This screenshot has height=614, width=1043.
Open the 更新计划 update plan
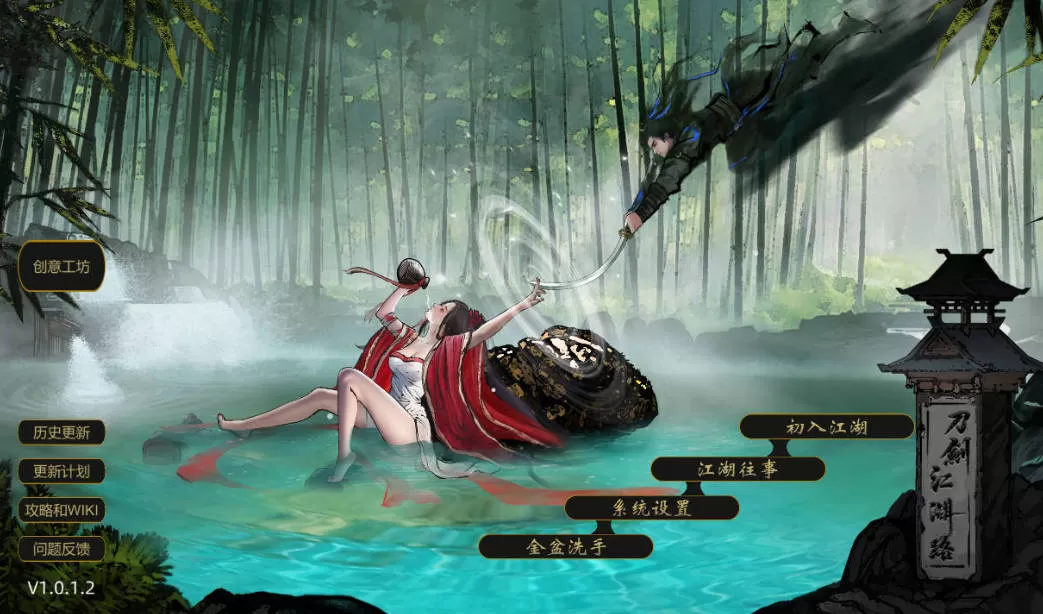[x=61, y=471]
